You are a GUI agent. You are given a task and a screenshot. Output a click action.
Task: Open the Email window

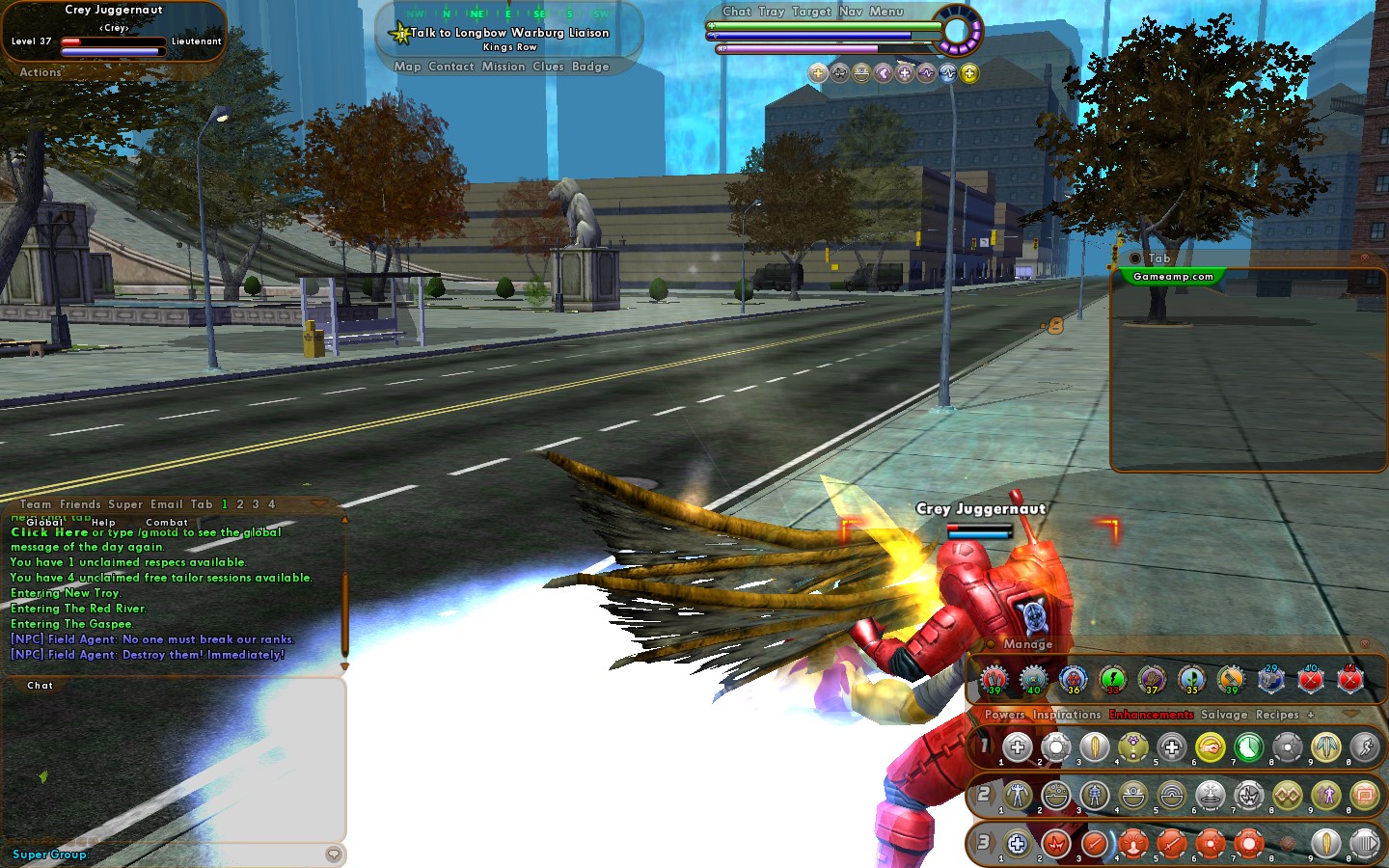(x=166, y=503)
